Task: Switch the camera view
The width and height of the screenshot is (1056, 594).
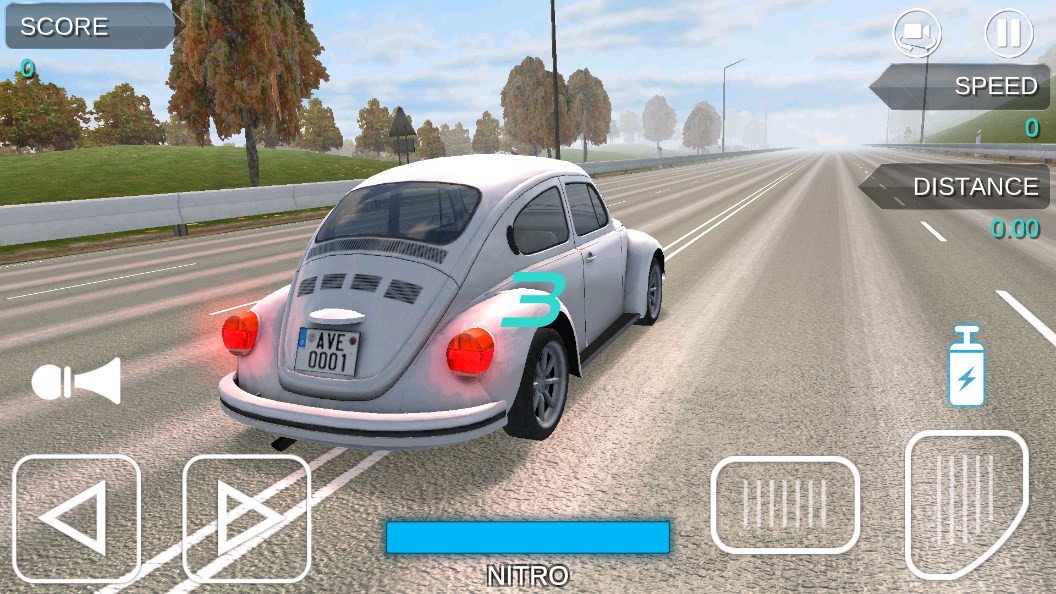Action: click(x=917, y=34)
